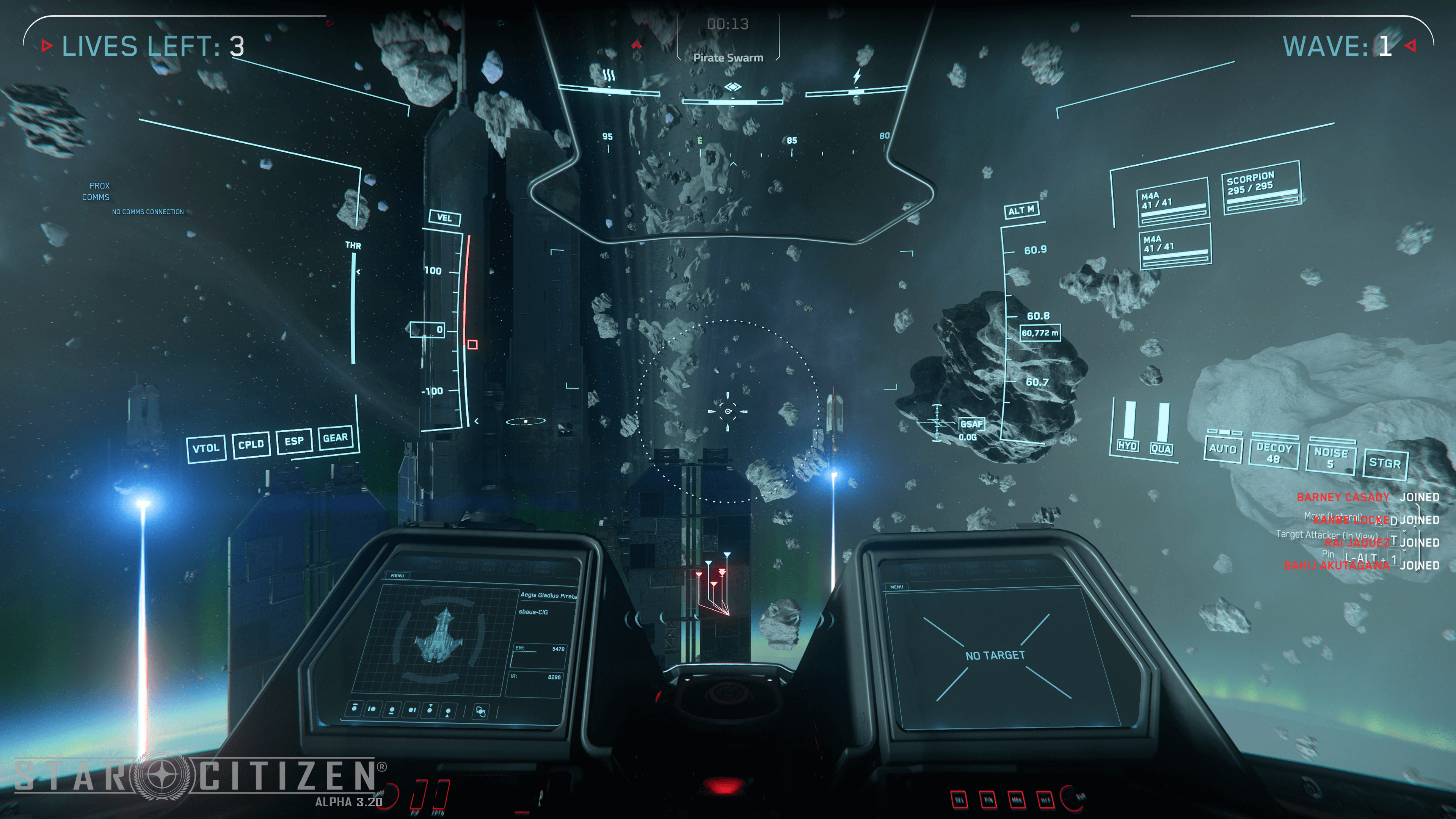
Task: Click the rotating-orbit reset icon on ship display
Action: point(481,712)
